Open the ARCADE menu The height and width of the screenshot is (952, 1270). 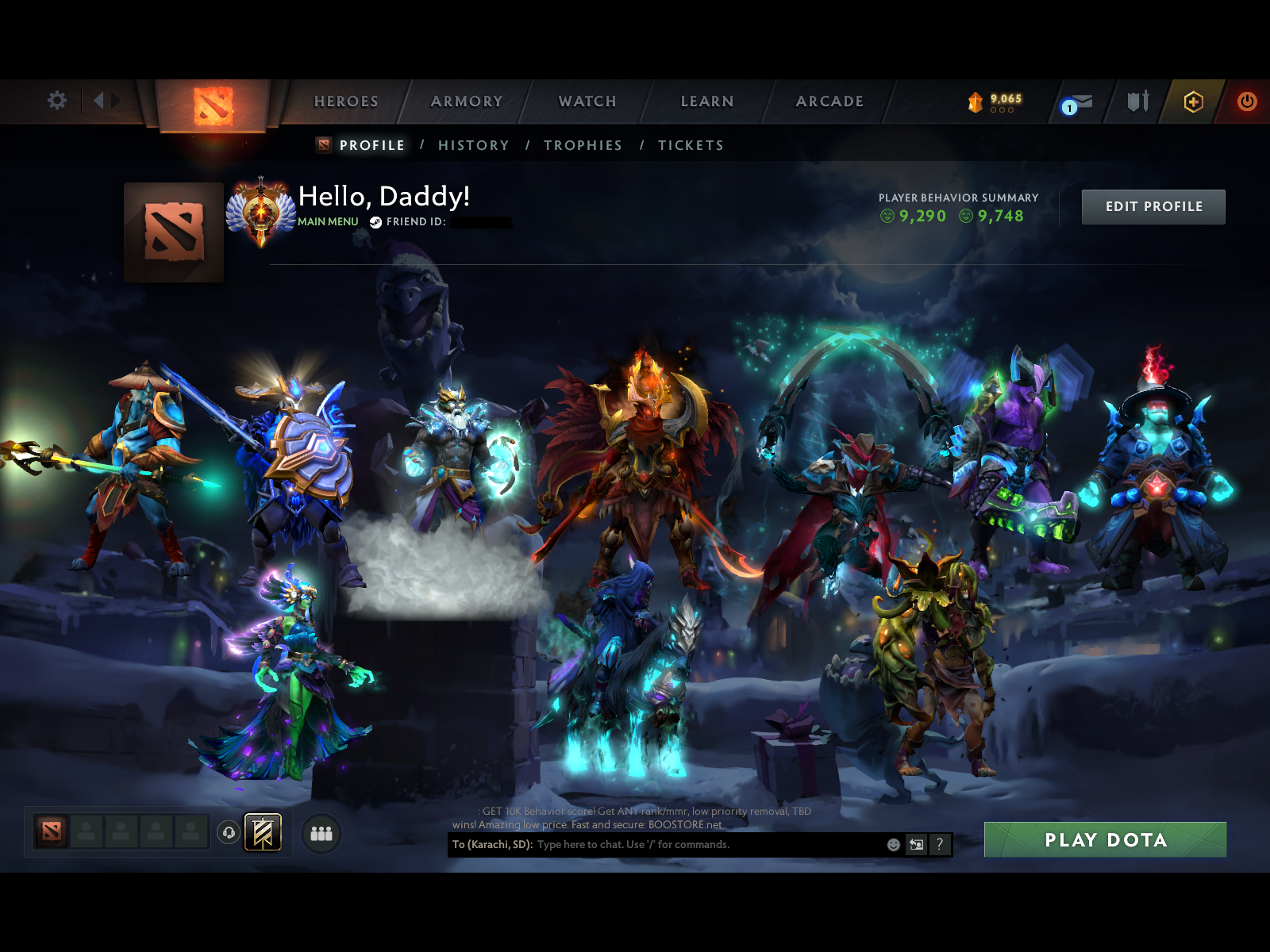[829, 102]
